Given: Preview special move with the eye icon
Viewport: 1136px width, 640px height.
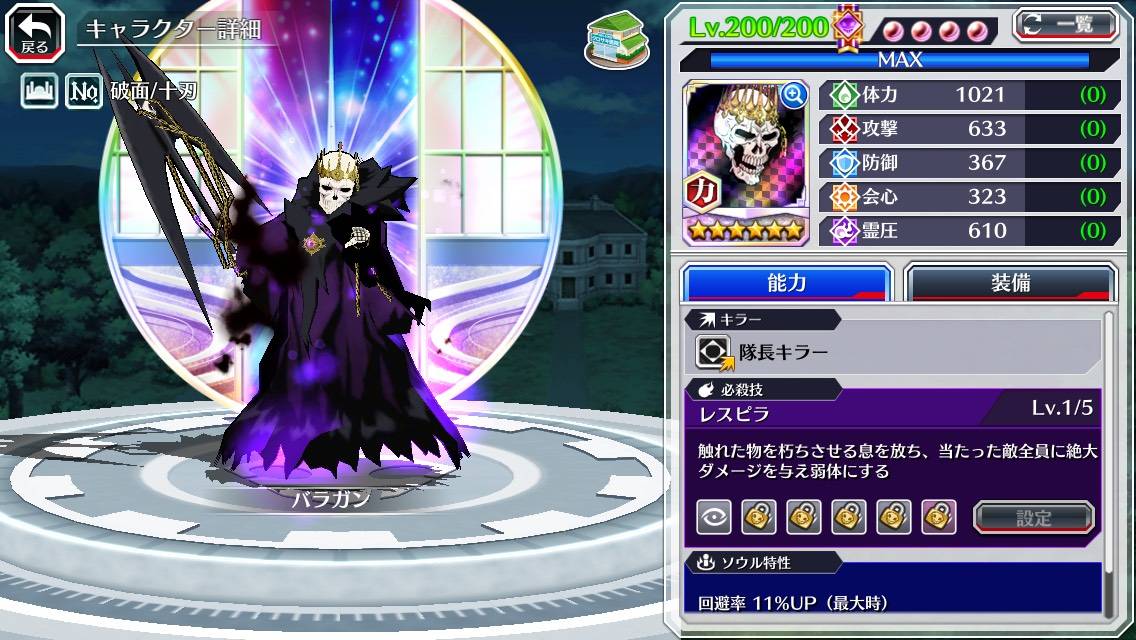Looking at the screenshot, I should tap(714, 517).
